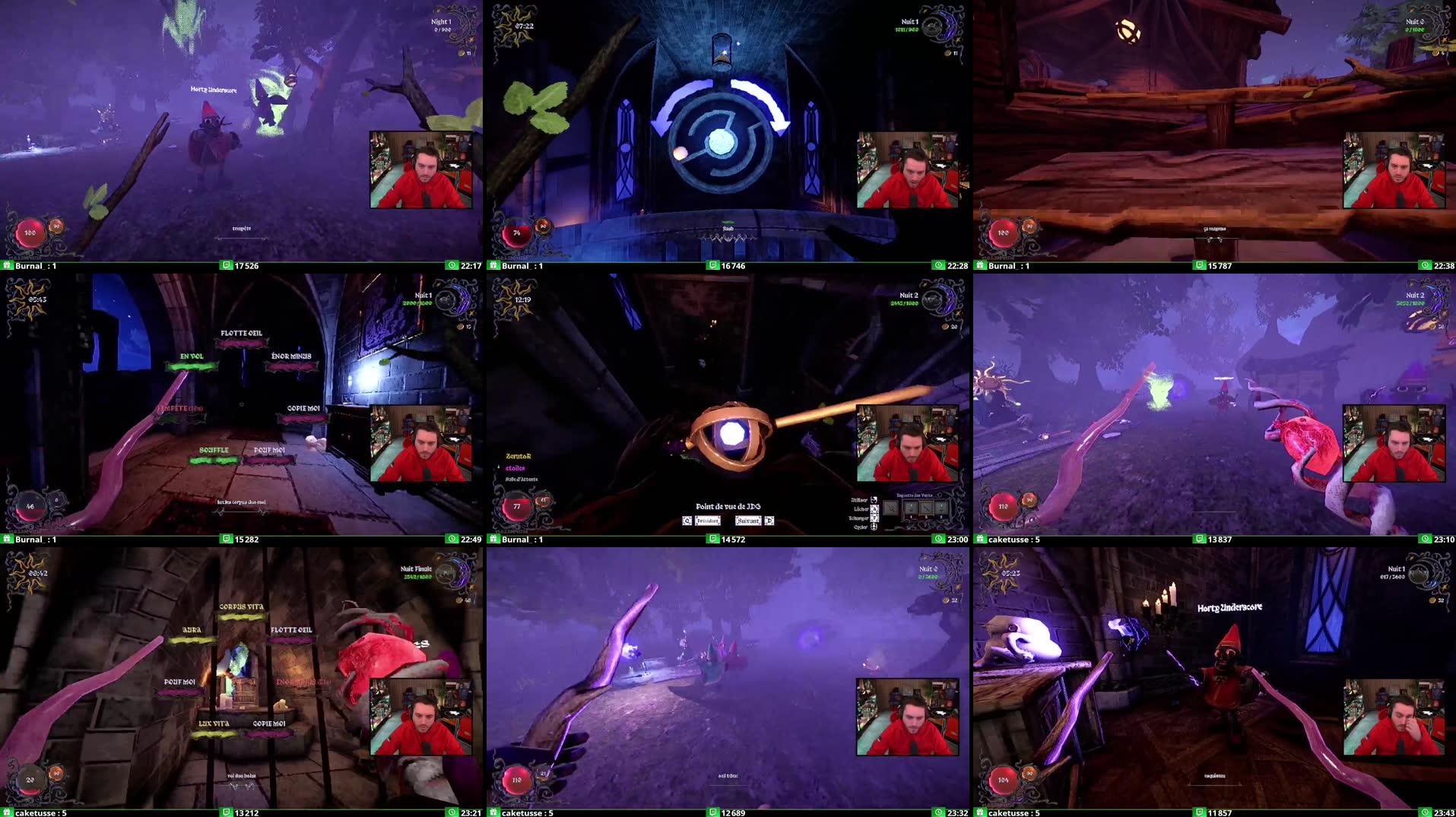This screenshot has width=1456, height=817.
Task: Click the gift icon beside Burnal_ : 1
Action: tap(8, 266)
